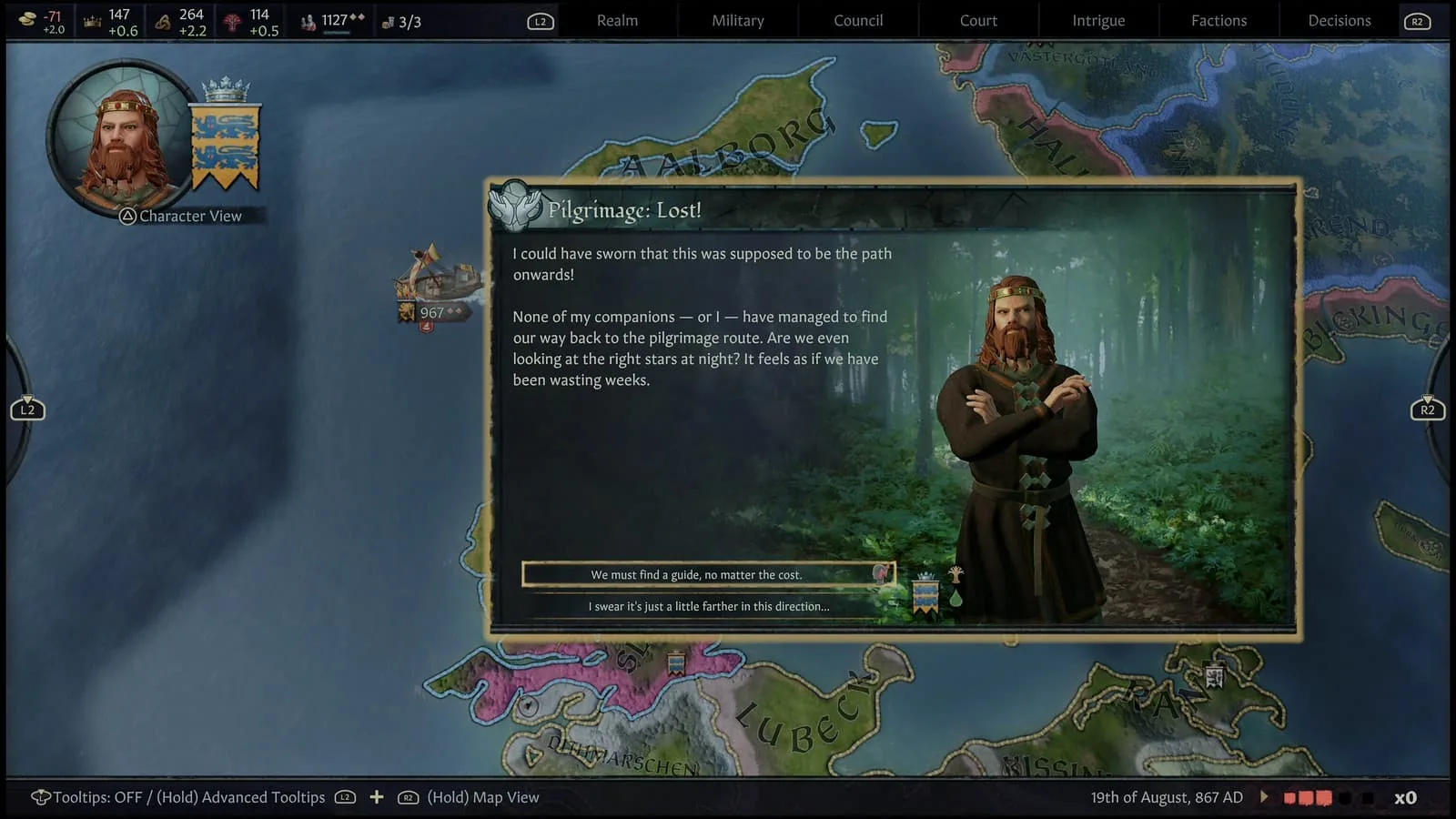Click the date advance arrow next to 19th of August

(x=1264, y=797)
